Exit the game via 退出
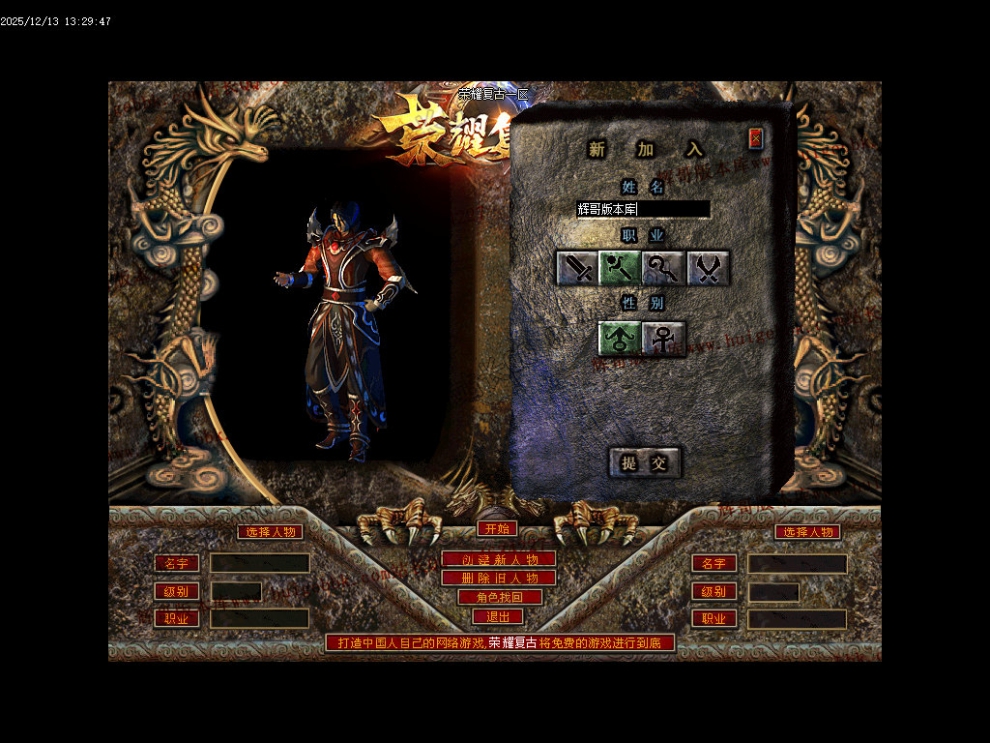 (498, 617)
